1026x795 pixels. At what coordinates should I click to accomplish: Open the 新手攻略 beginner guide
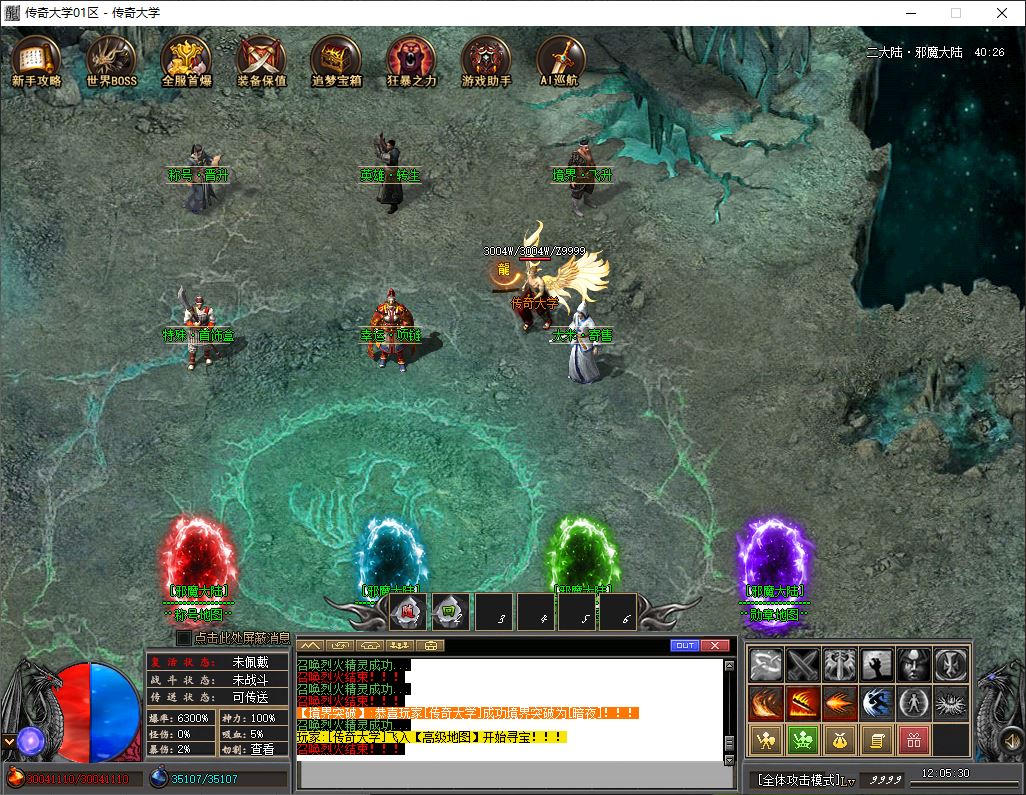click(x=37, y=60)
